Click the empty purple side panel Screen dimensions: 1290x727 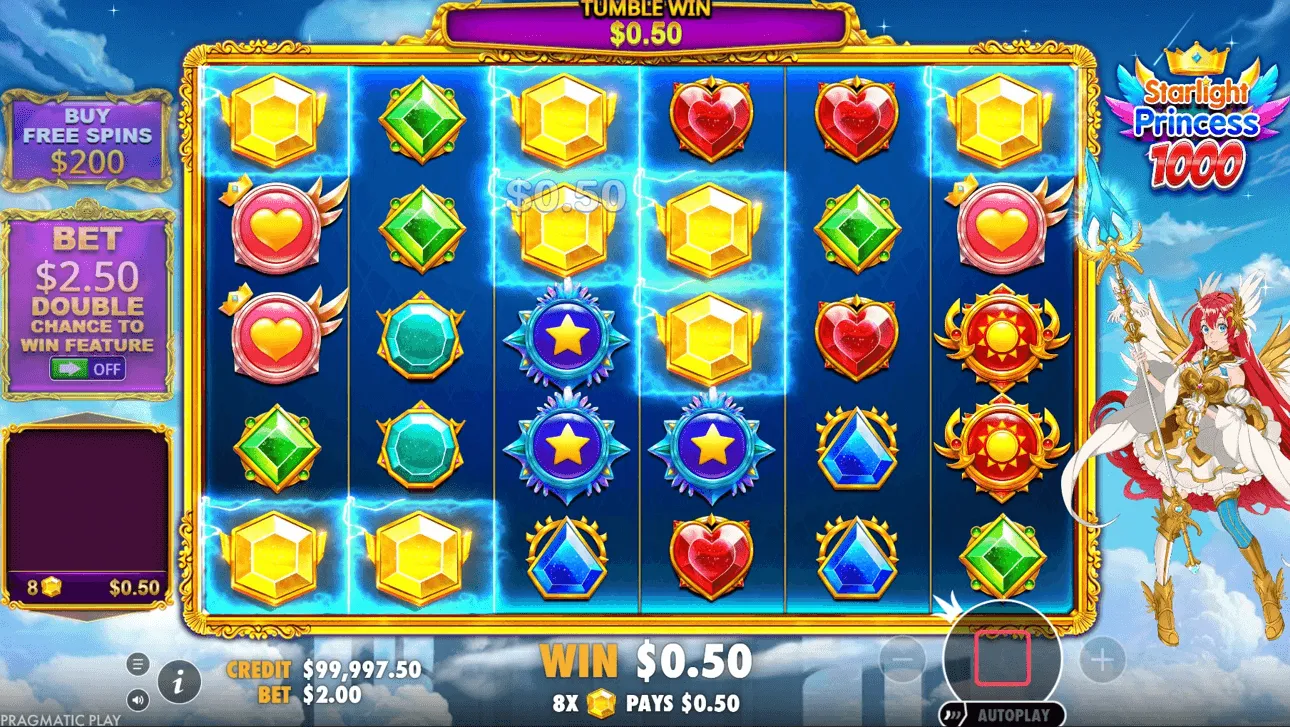(89, 500)
